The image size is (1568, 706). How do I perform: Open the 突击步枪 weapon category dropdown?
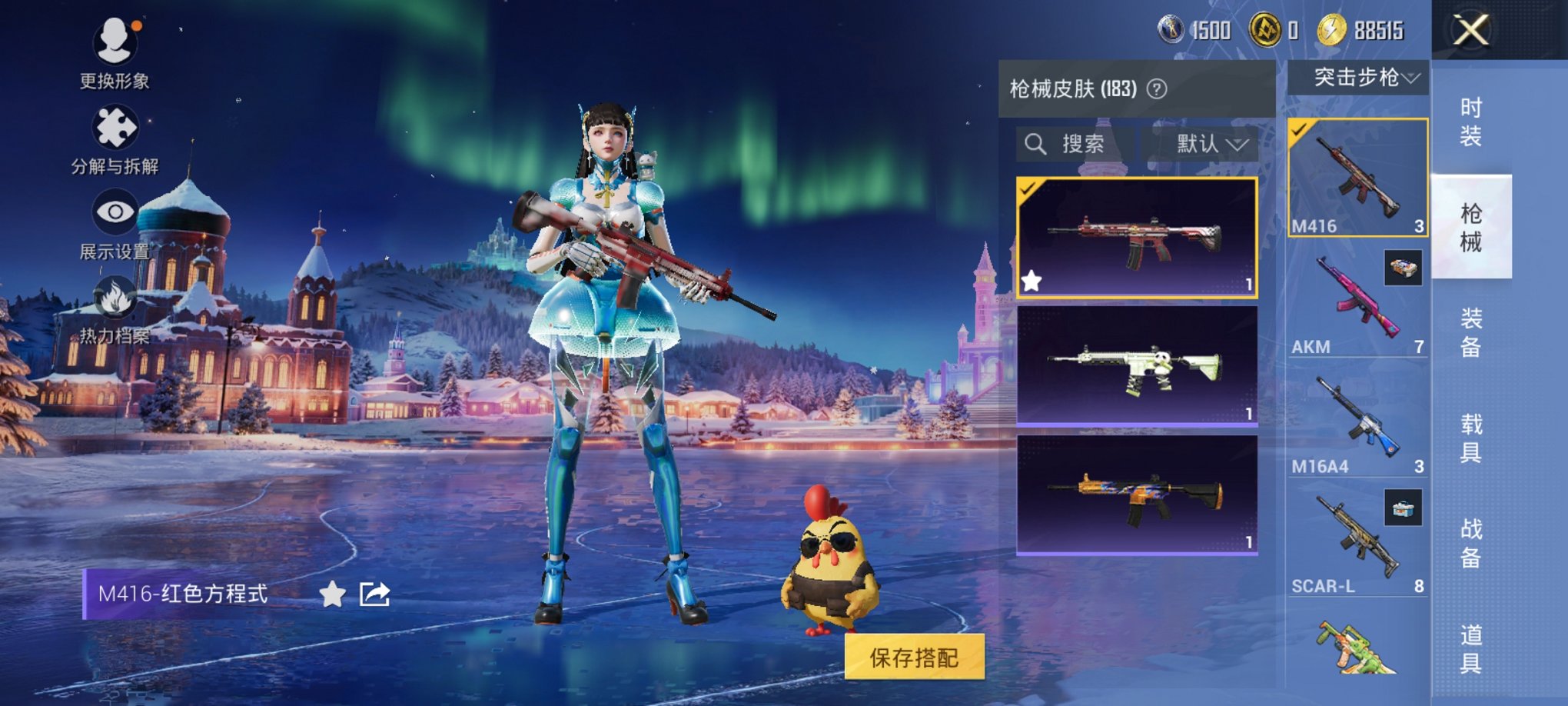1360,78
